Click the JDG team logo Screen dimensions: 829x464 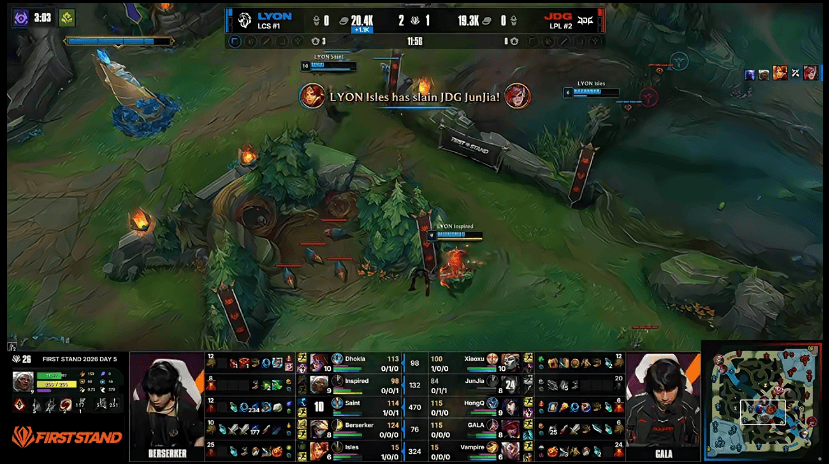click(x=587, y=20)
